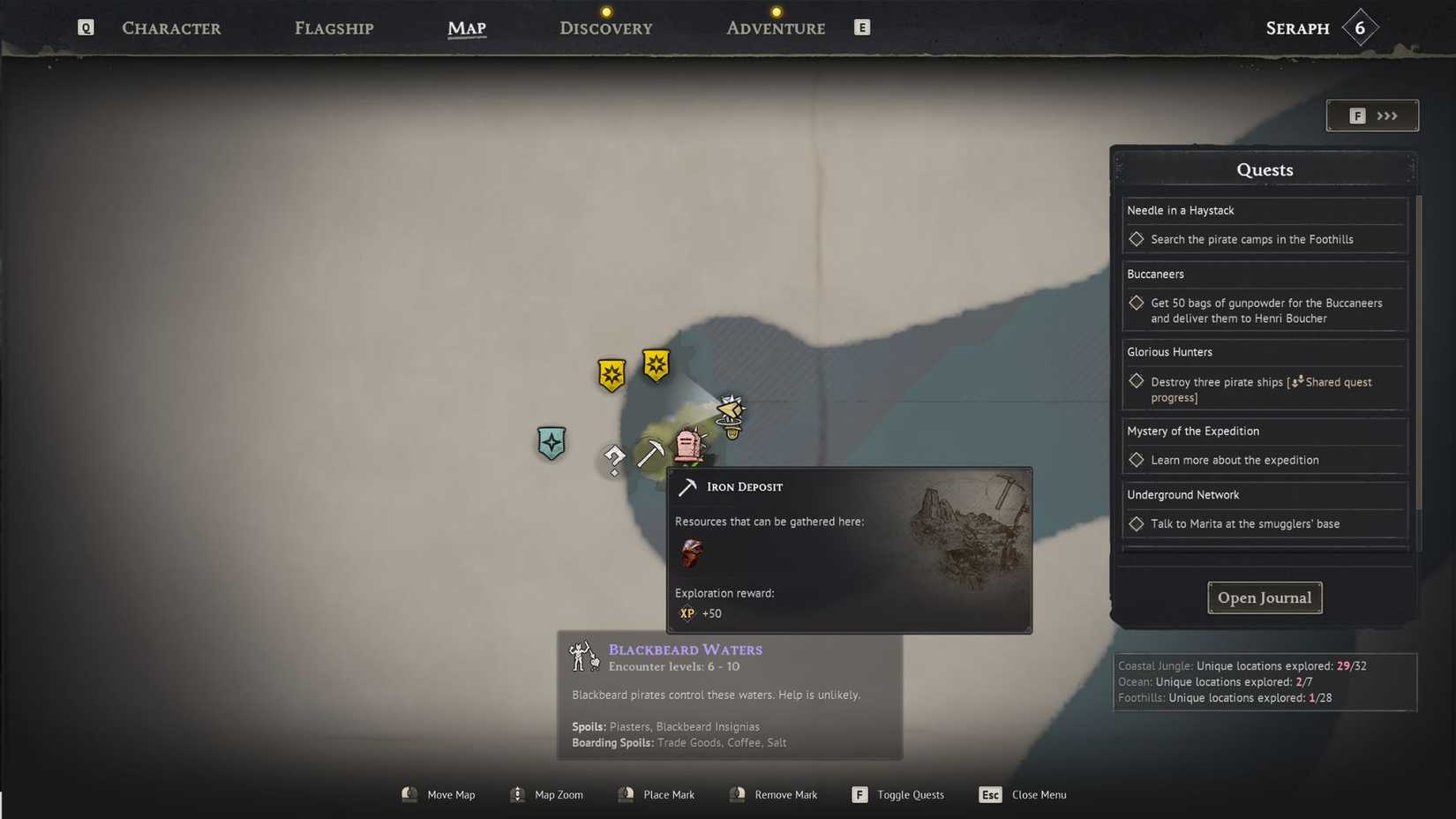Switch to the Discovery tab
This screenshot has height=819, width=1456.
[x=605, y=27]
